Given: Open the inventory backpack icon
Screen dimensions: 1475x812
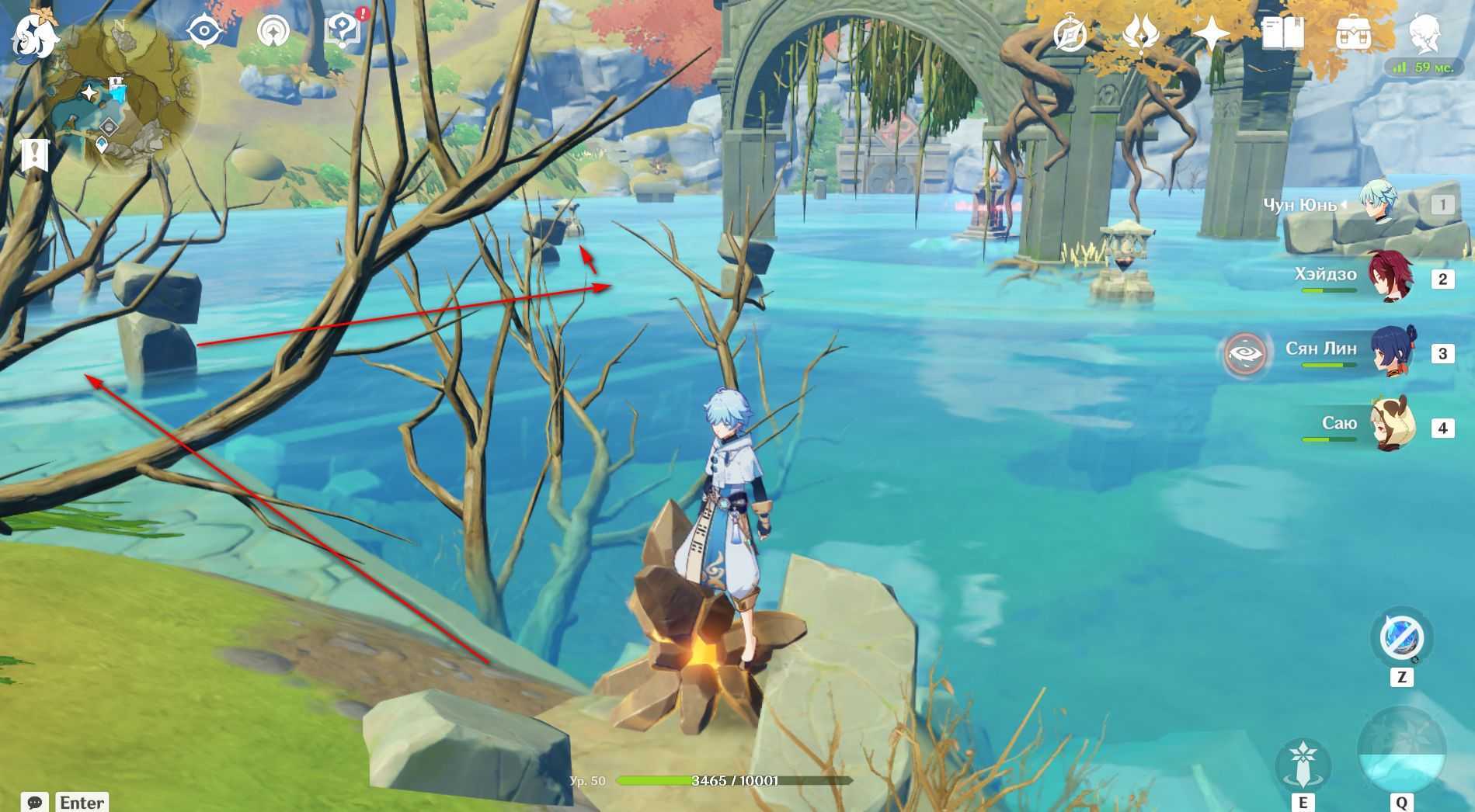Looking at the screenshot, I should pos(1353,34).
